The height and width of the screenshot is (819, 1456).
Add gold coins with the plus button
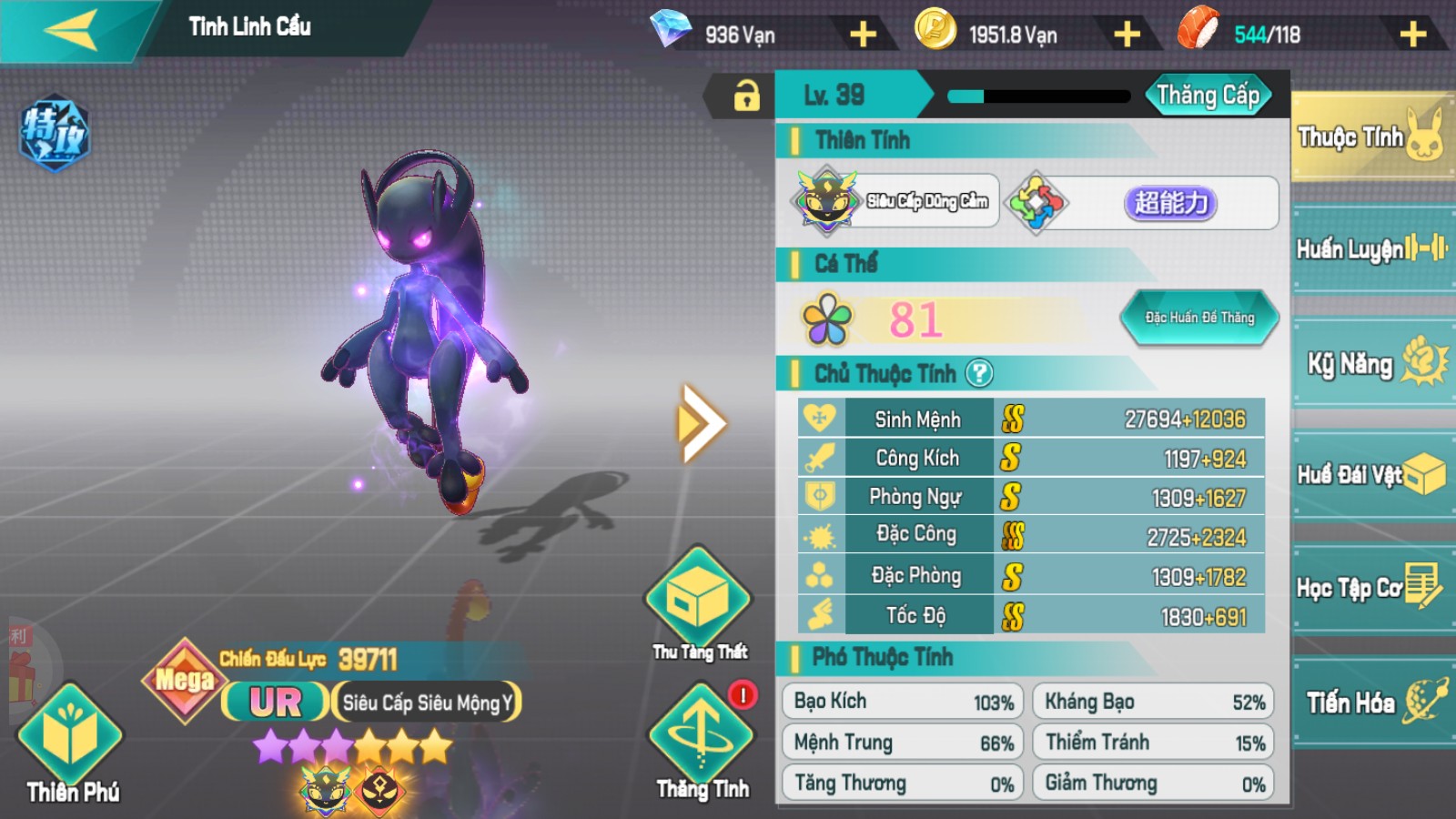click(x=1127, y=35)
